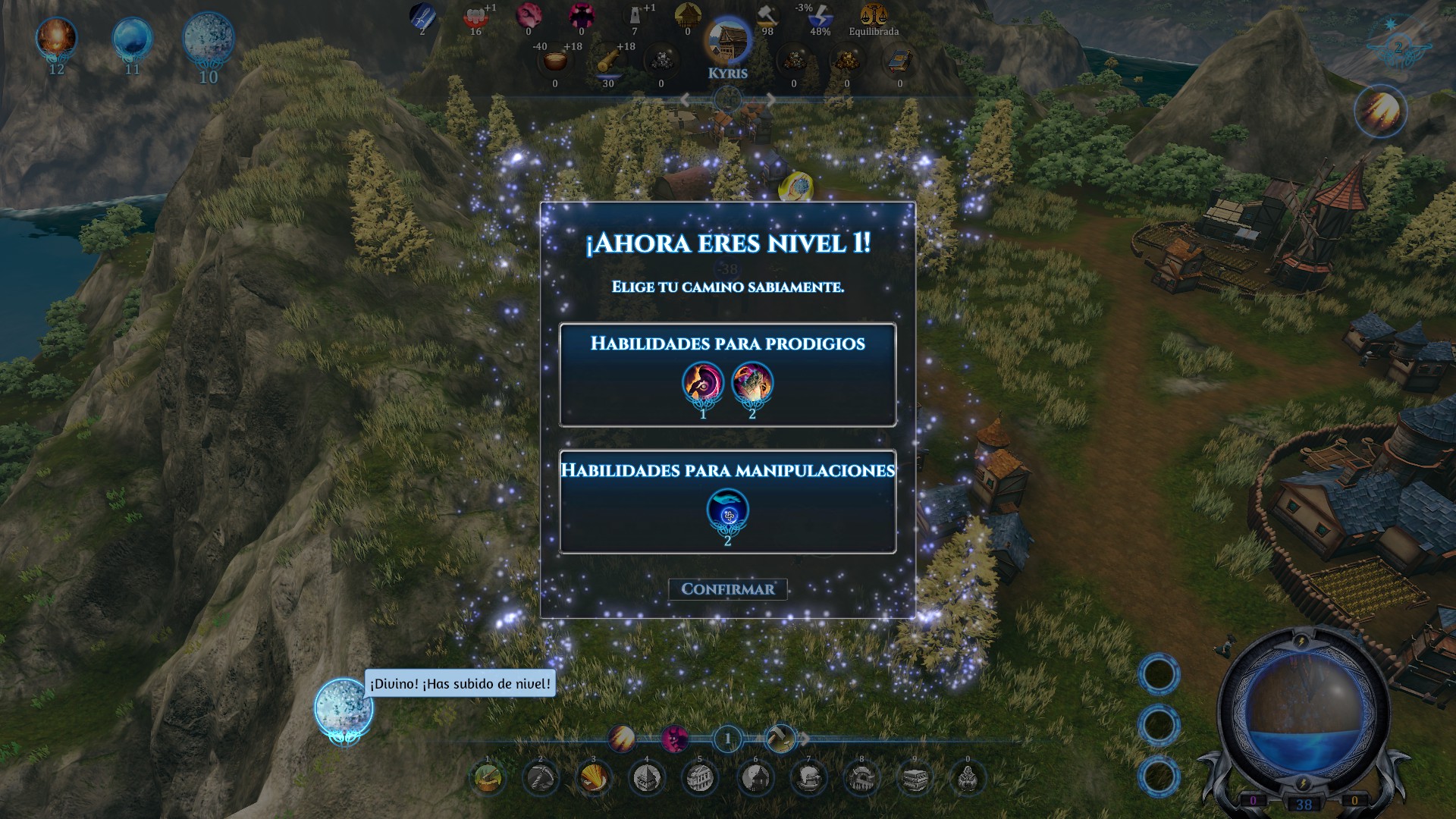Go to the previous village with left arrow
Image resolution: width=1456 pixels, height=819 pixels.
pyautogui.click(x=685, y=99)
